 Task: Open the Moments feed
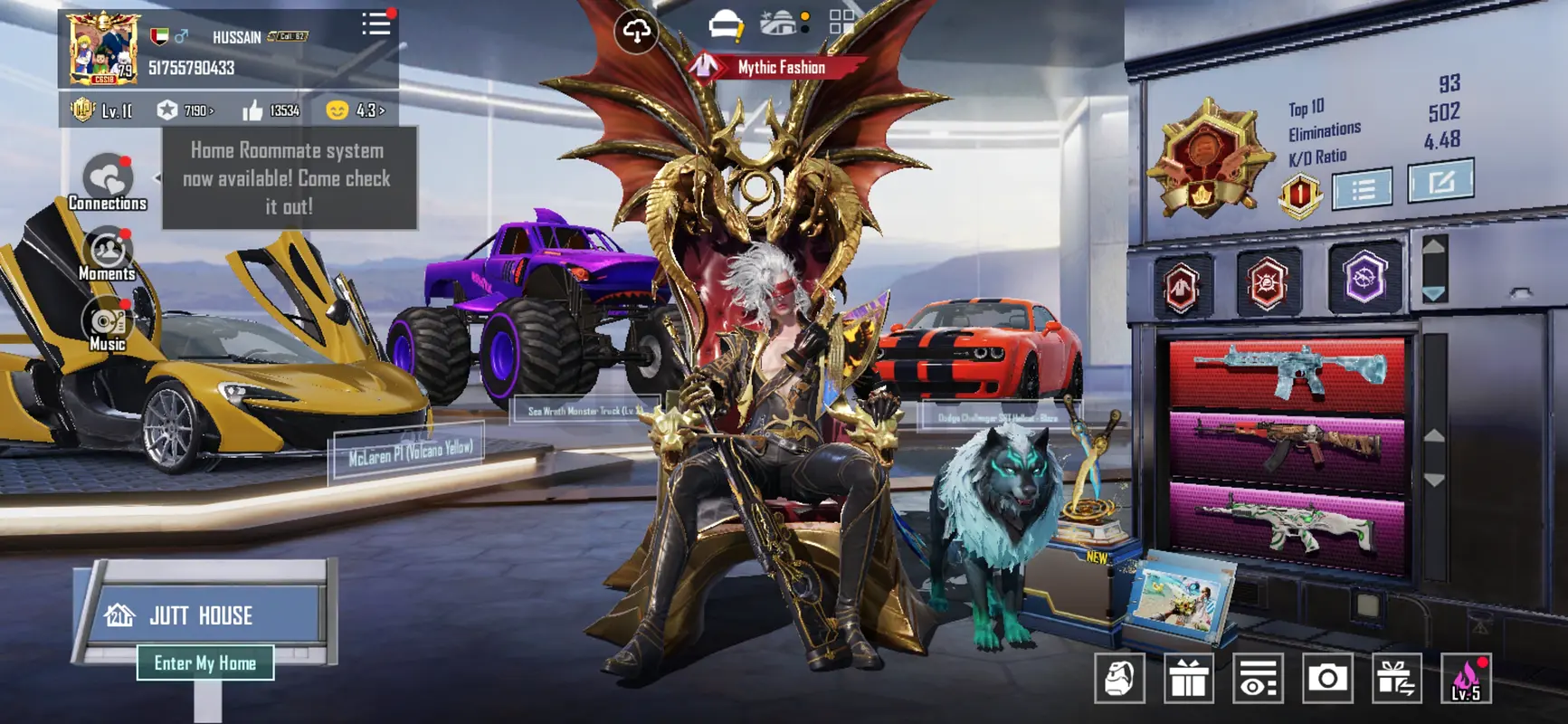107,254
